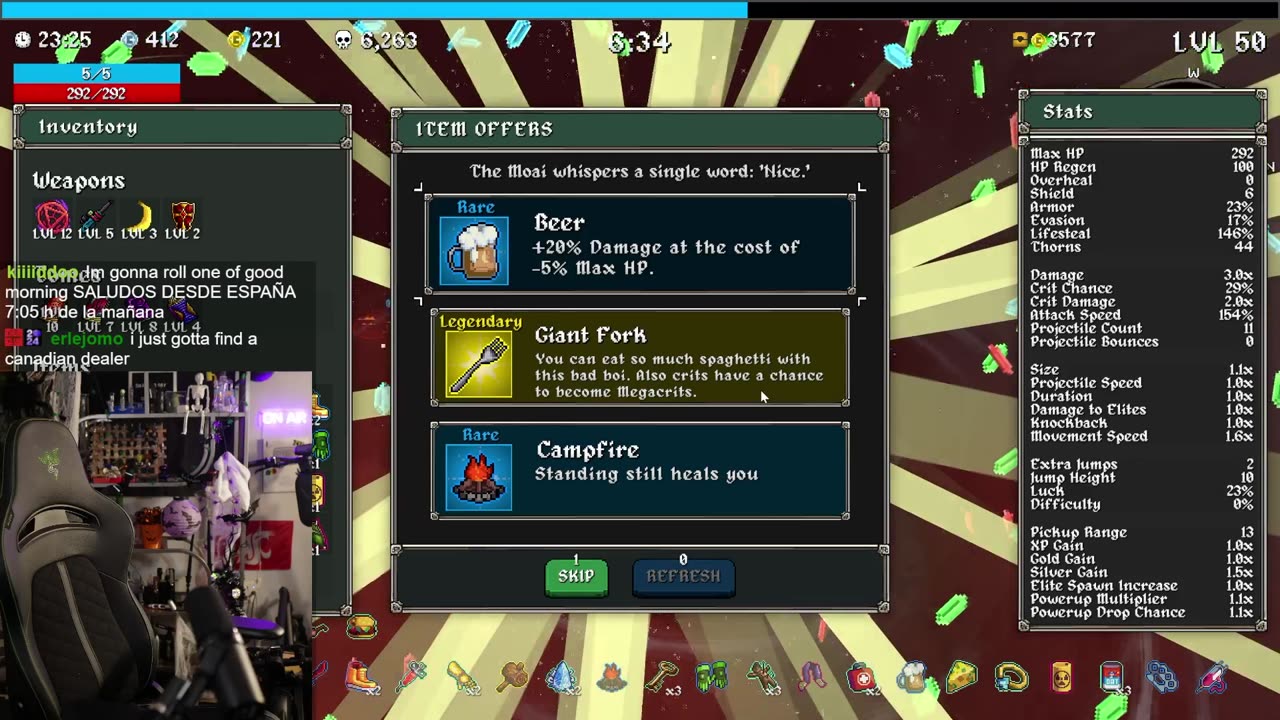The height and width of the screenshot is (720, 1280).
Task: Click the campfire icon in the item bar
Action: (611, 677)
